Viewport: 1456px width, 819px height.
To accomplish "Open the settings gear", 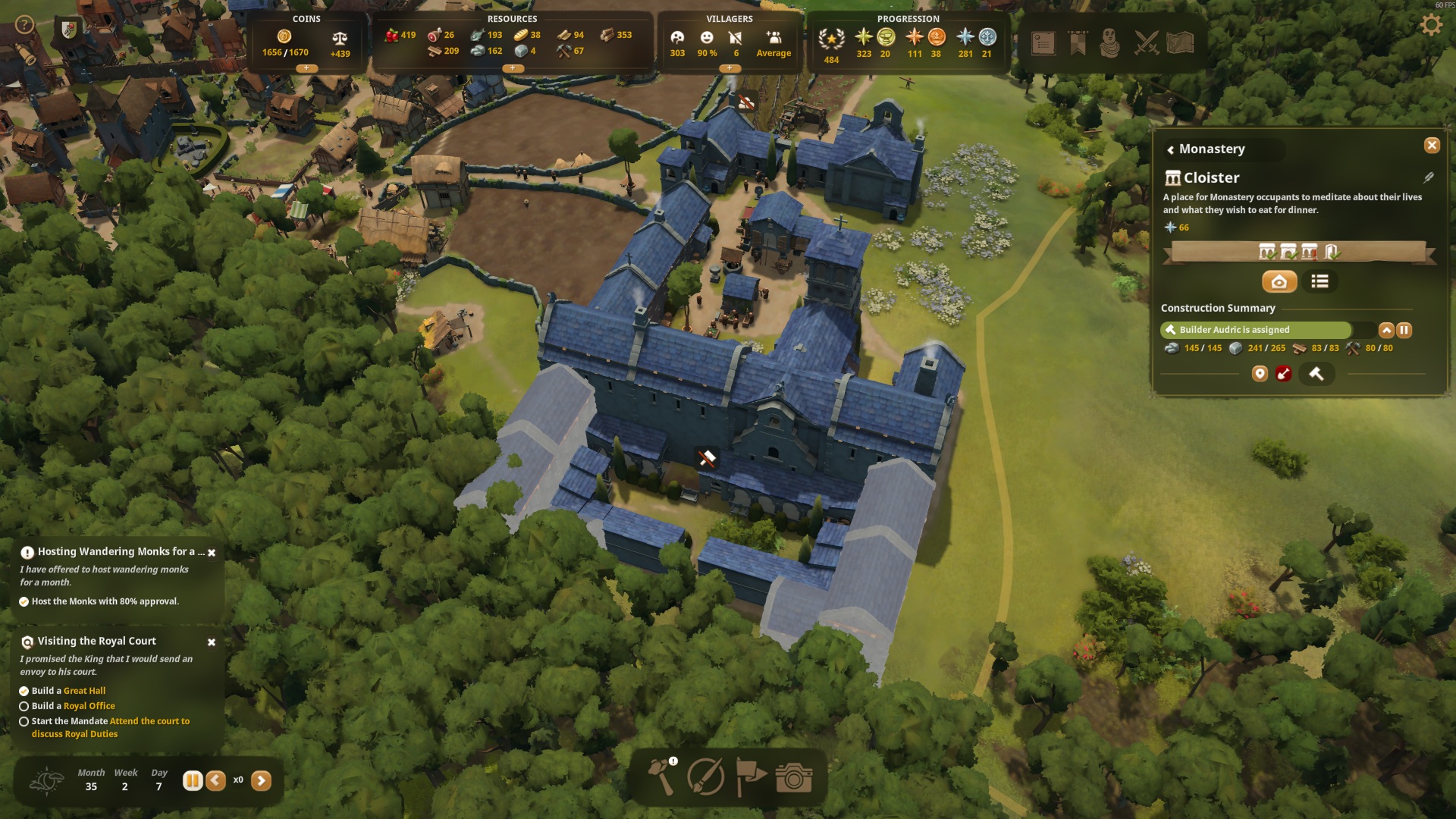I will click(1430, 25).
